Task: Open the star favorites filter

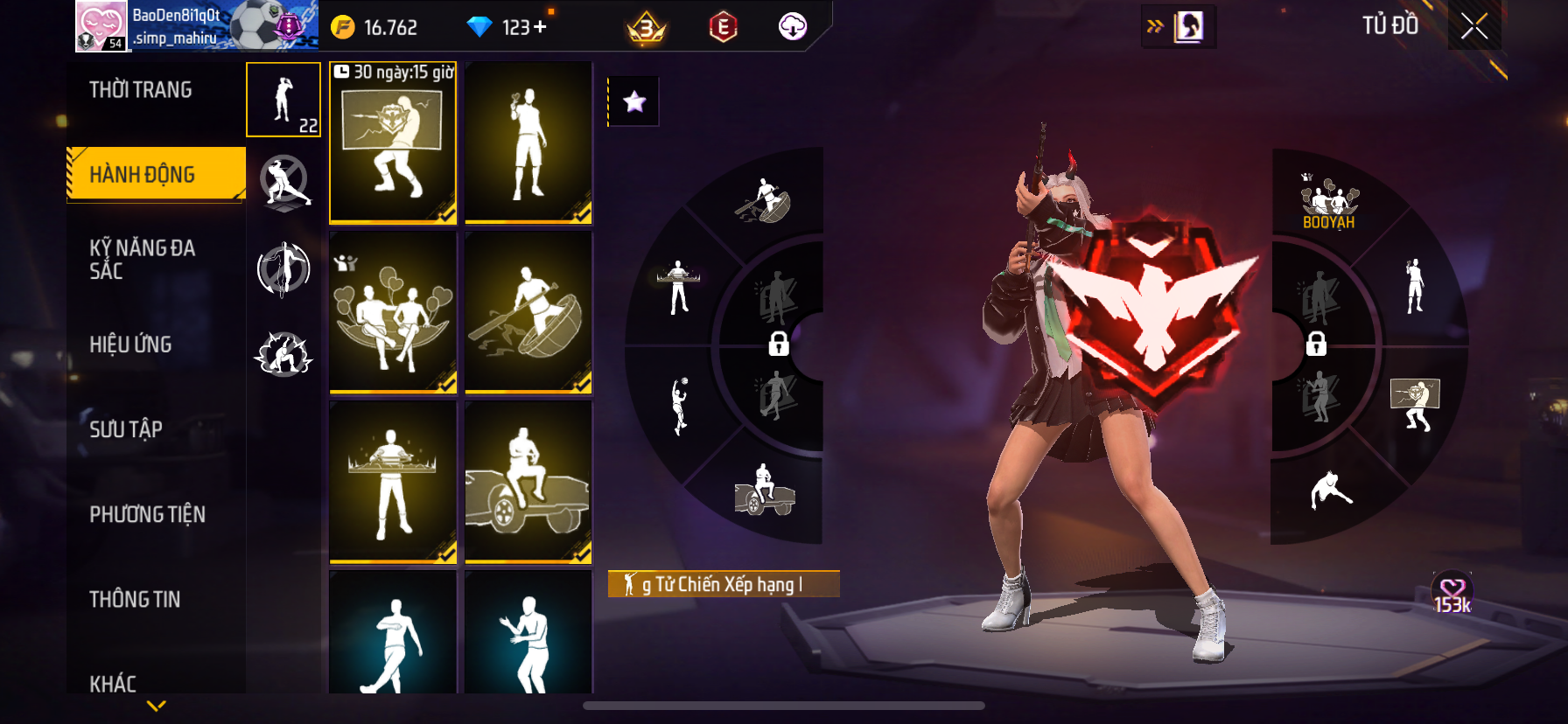Action: tap(634, 102)
